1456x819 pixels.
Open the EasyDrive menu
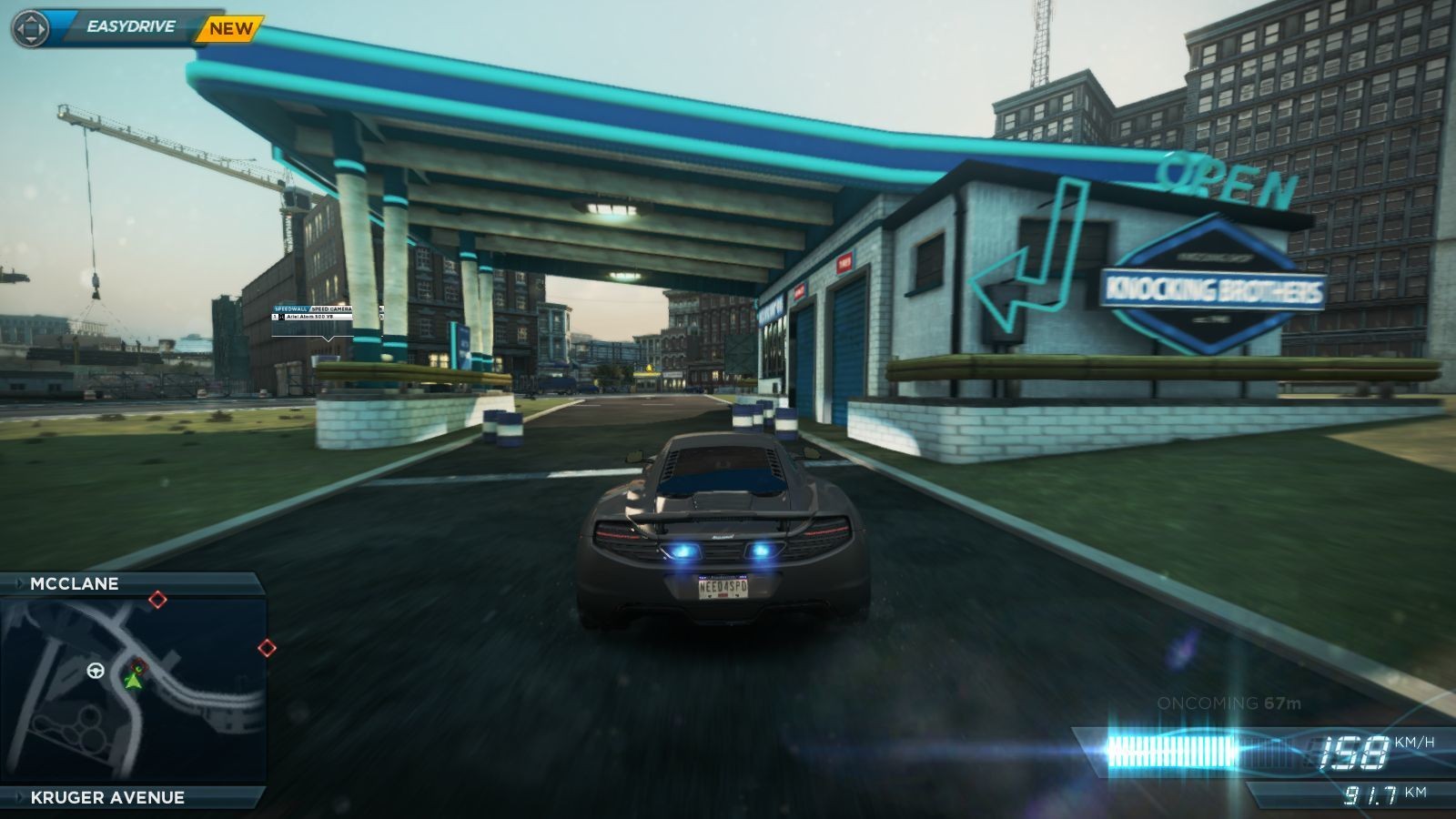pyautogui.click(x=130, y=27)
